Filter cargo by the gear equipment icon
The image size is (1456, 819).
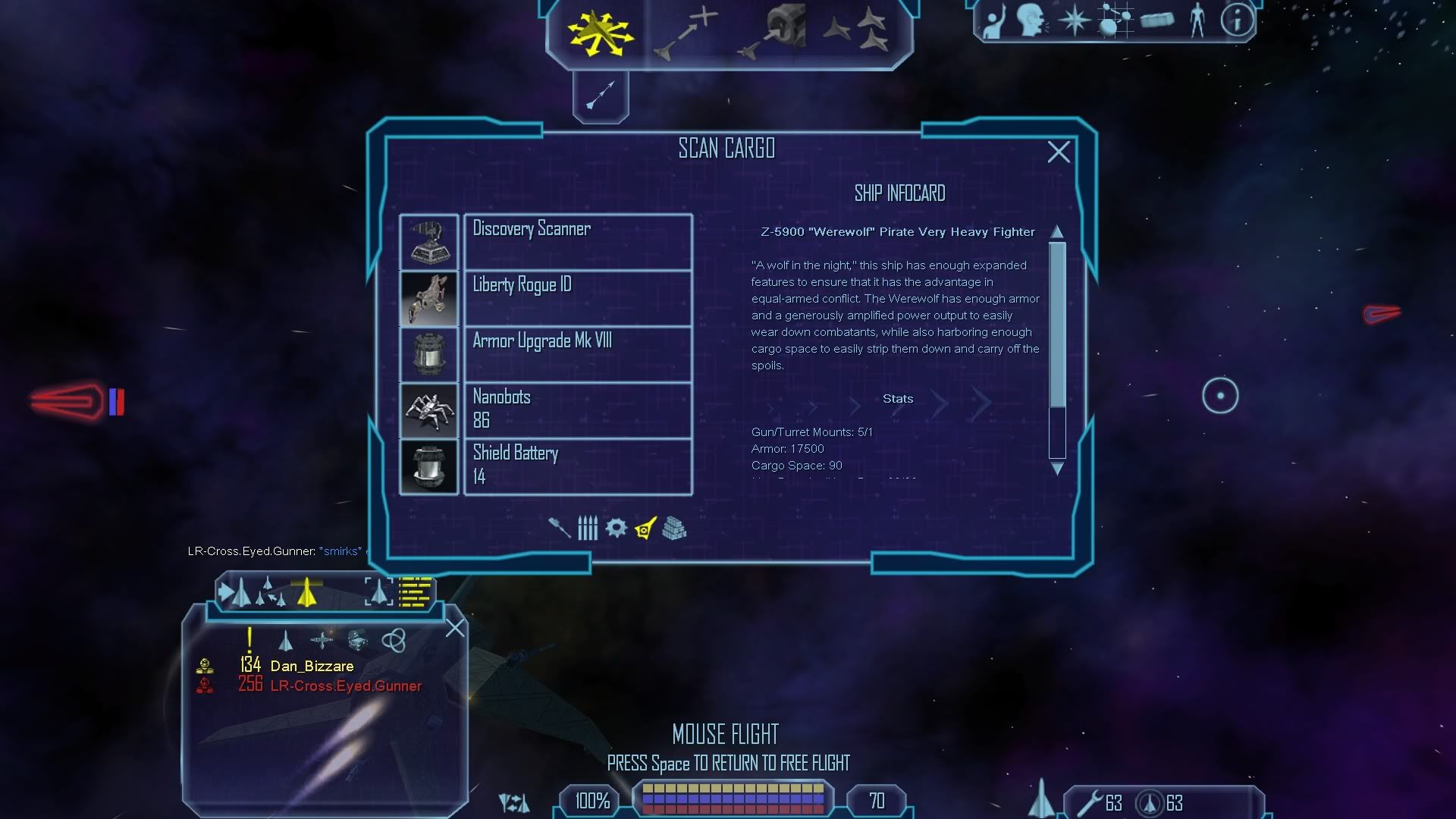[x=616, y=528]
